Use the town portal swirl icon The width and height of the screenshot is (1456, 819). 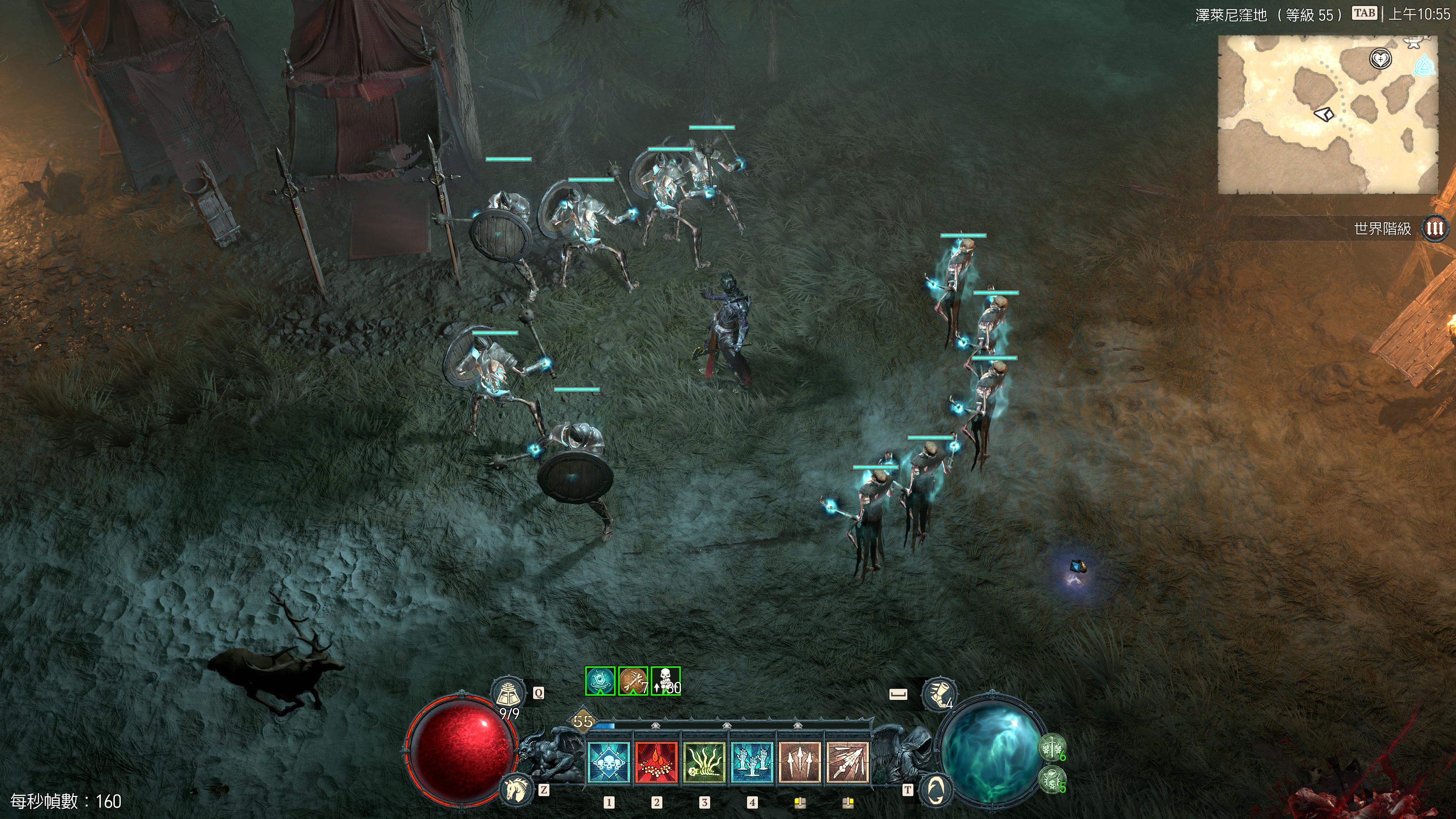(936, 789)
